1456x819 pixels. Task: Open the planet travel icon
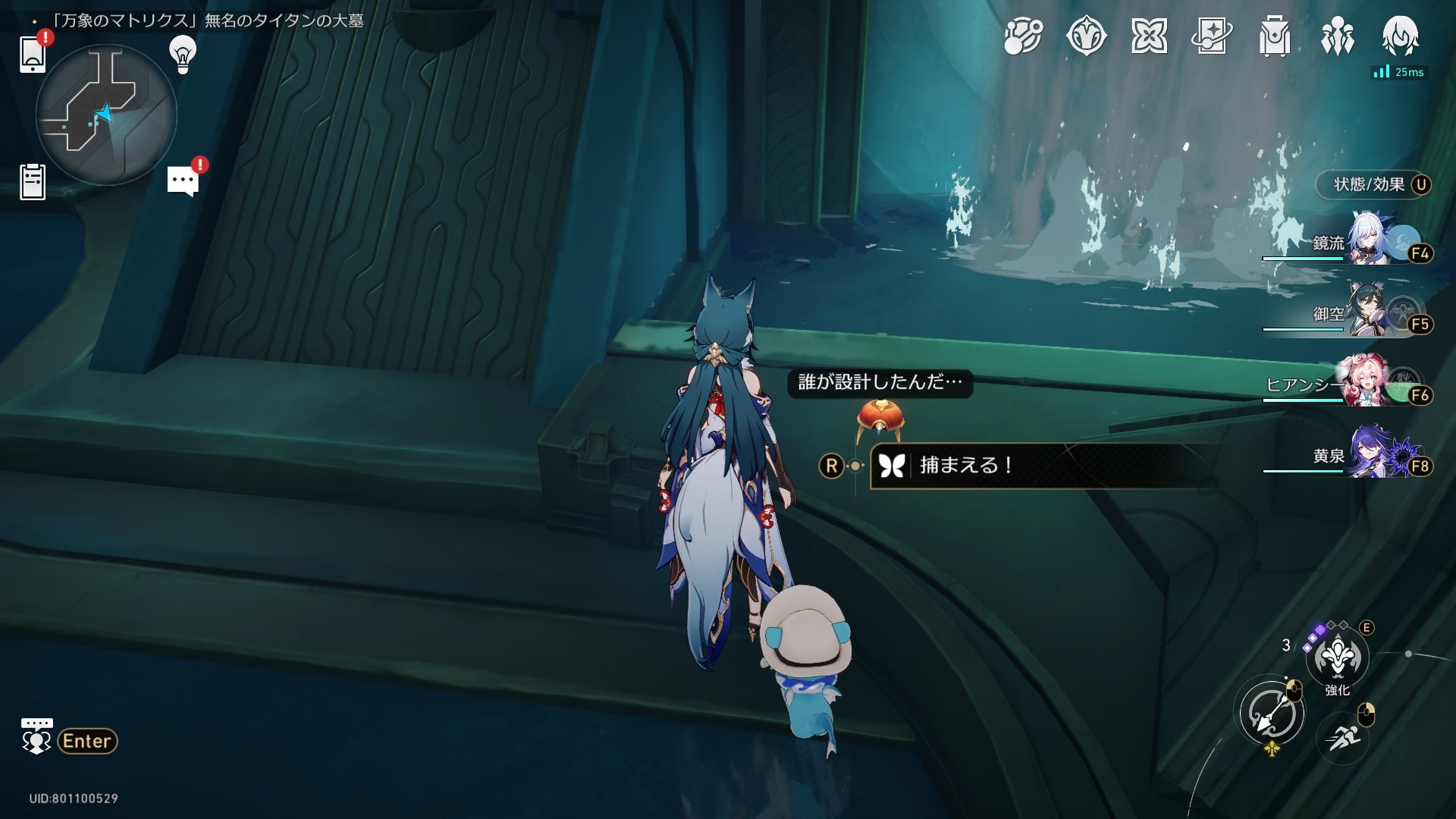[1023, 36]
